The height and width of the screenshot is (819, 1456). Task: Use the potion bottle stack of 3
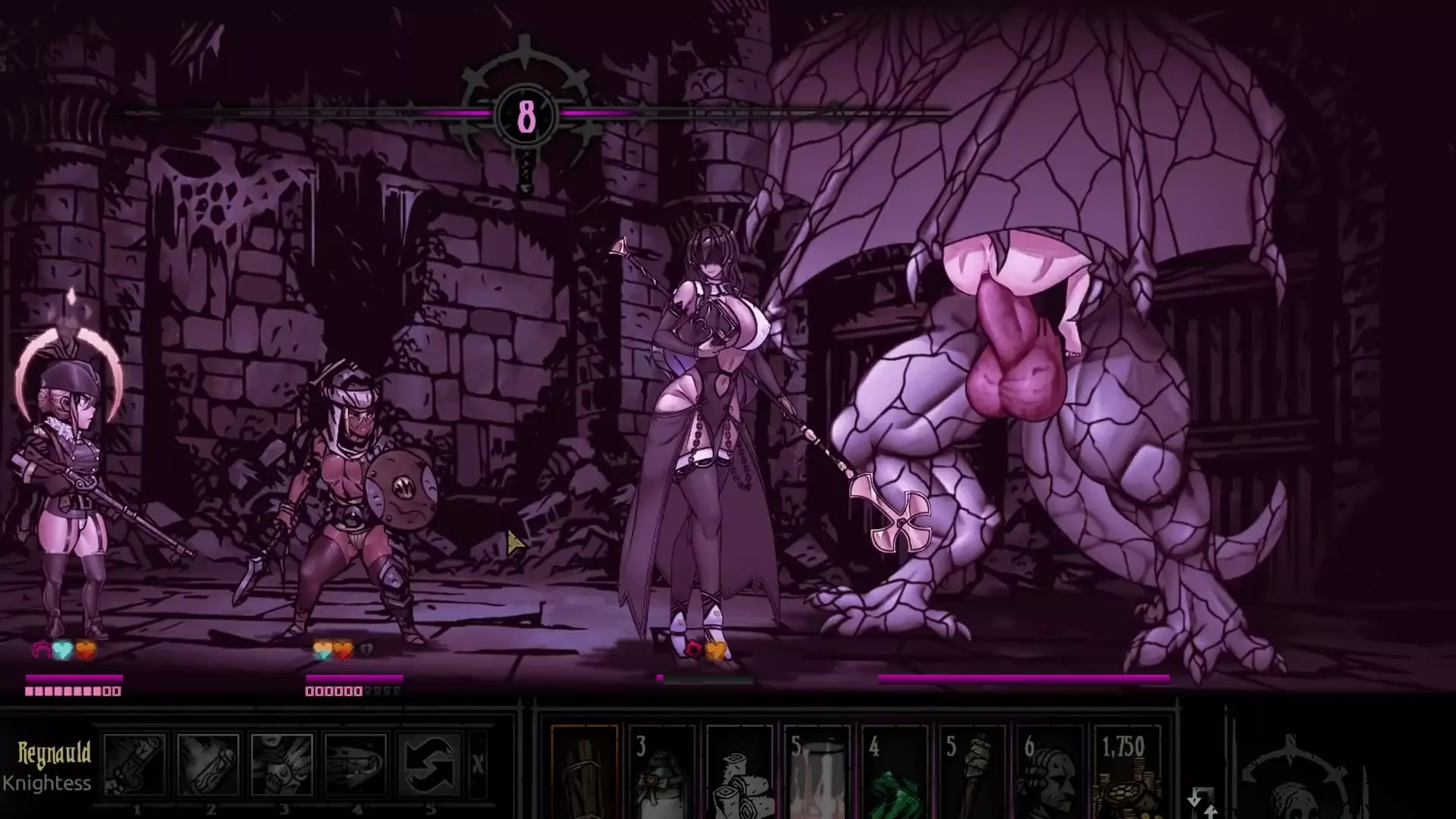point(661,773)
